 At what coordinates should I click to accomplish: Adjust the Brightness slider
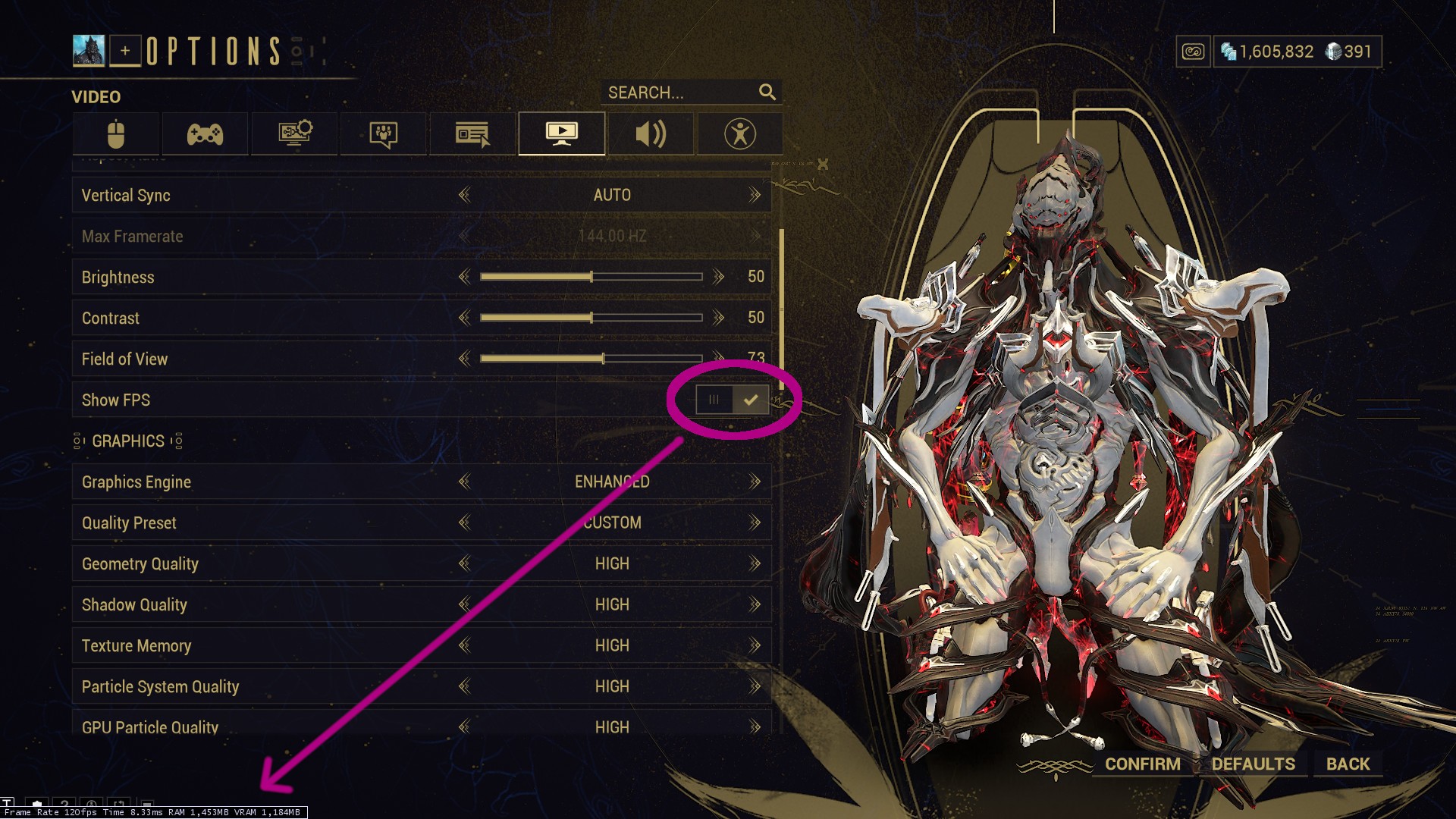click(591, 277)
